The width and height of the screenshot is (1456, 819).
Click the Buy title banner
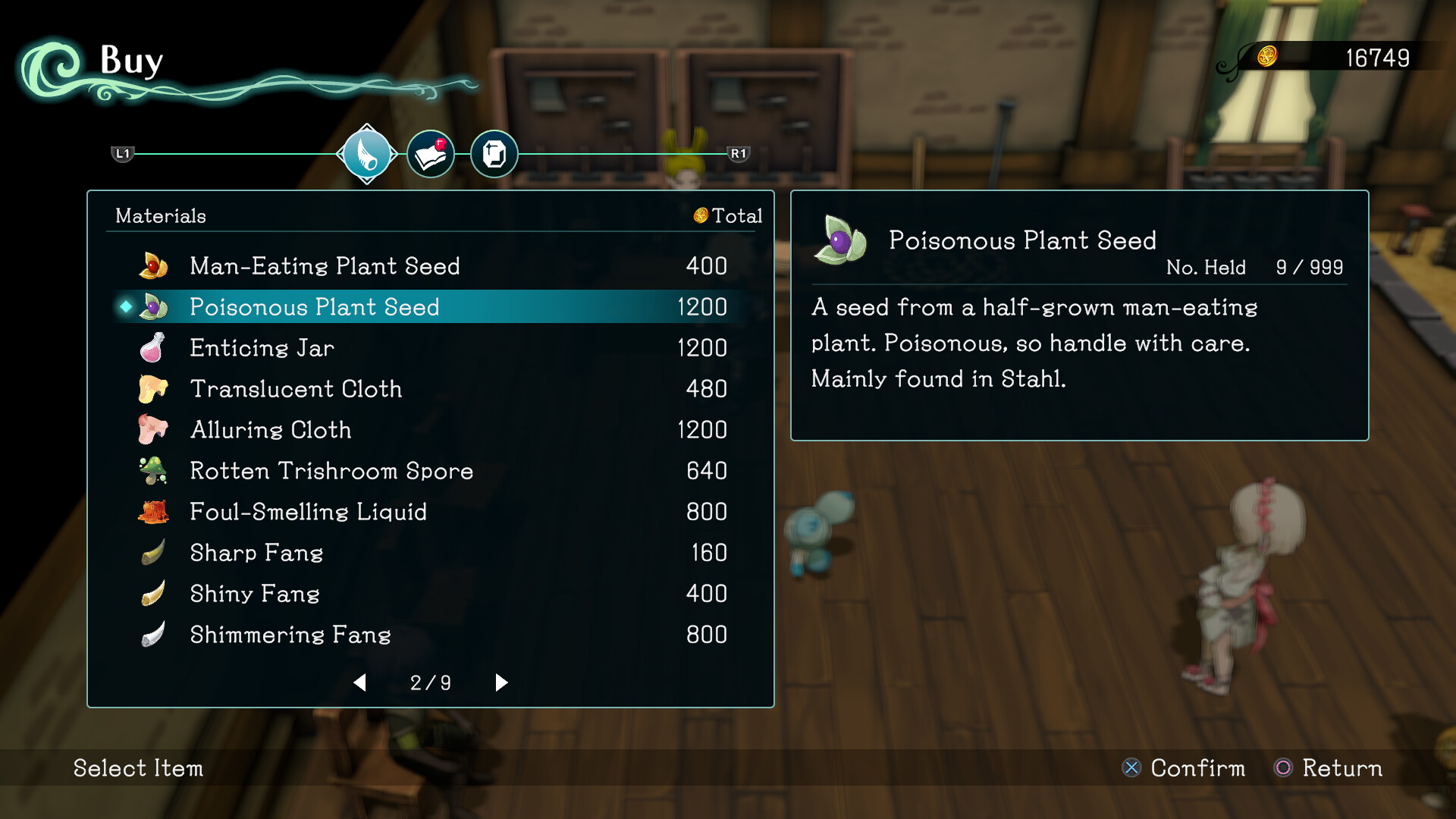130,62
